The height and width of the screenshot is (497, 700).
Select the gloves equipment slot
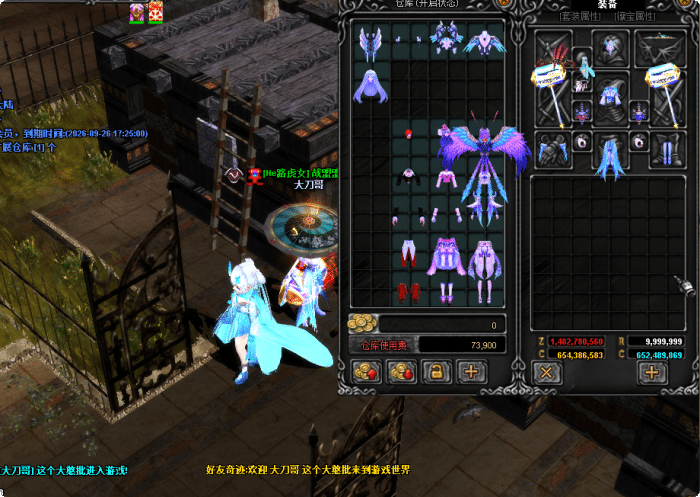(x=552, y=149)
